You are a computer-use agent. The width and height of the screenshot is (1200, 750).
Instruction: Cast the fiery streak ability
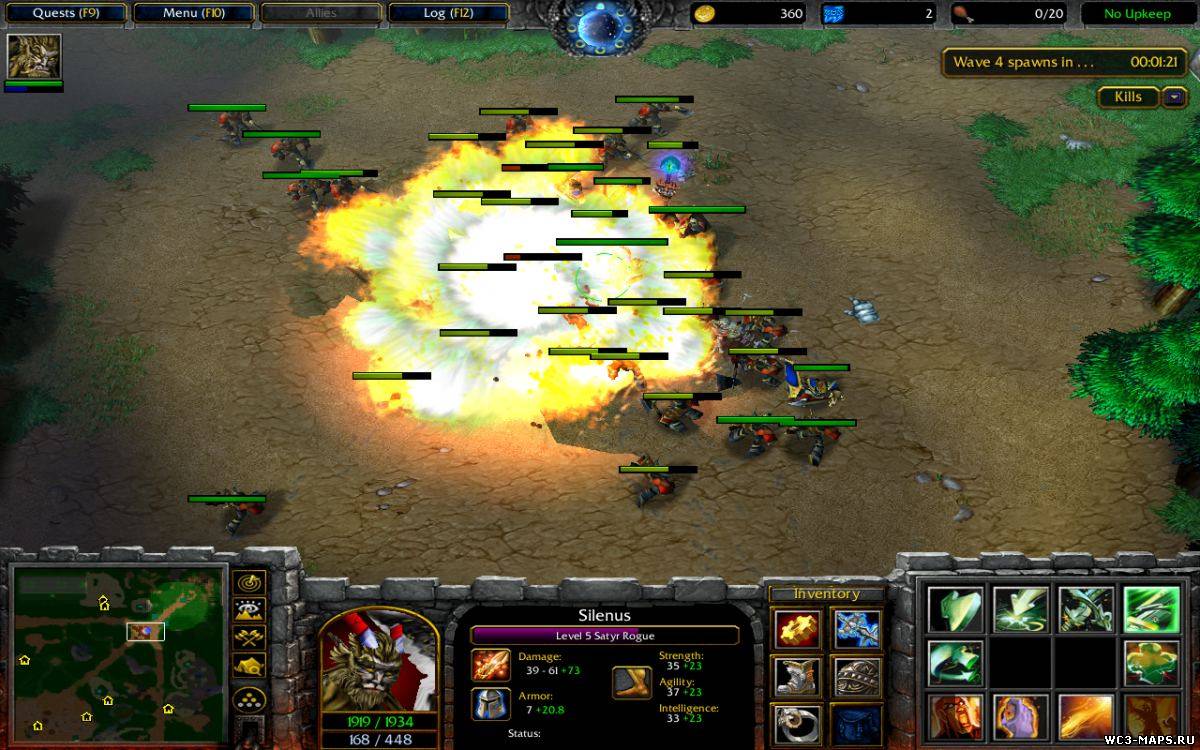[x=1084, y=717]
